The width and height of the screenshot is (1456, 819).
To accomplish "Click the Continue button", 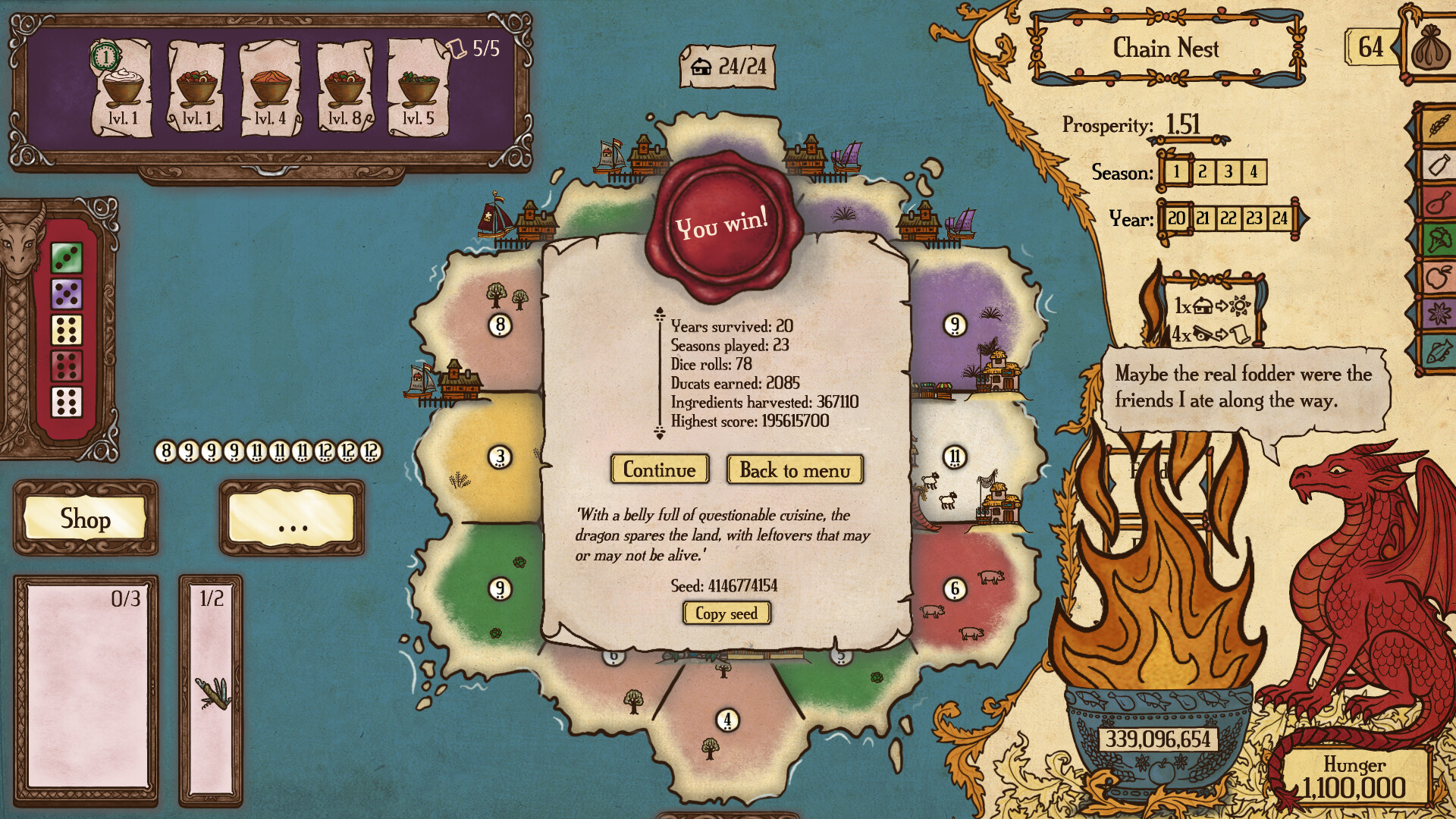I will tap(659, 470).
